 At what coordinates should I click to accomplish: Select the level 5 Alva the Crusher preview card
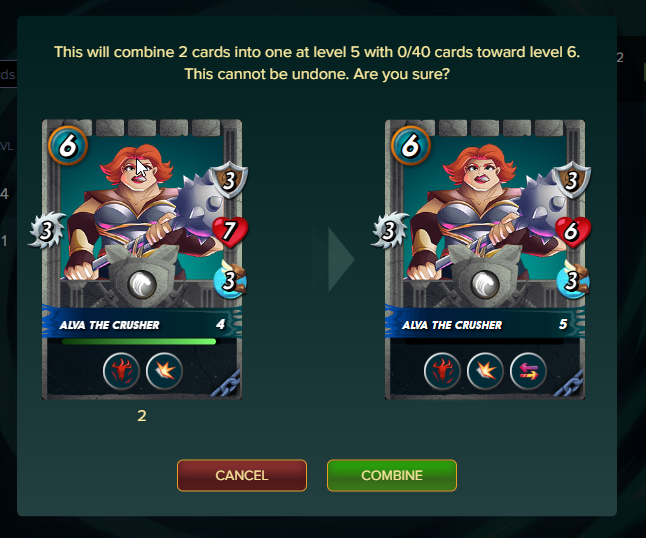tap(485, 258)
